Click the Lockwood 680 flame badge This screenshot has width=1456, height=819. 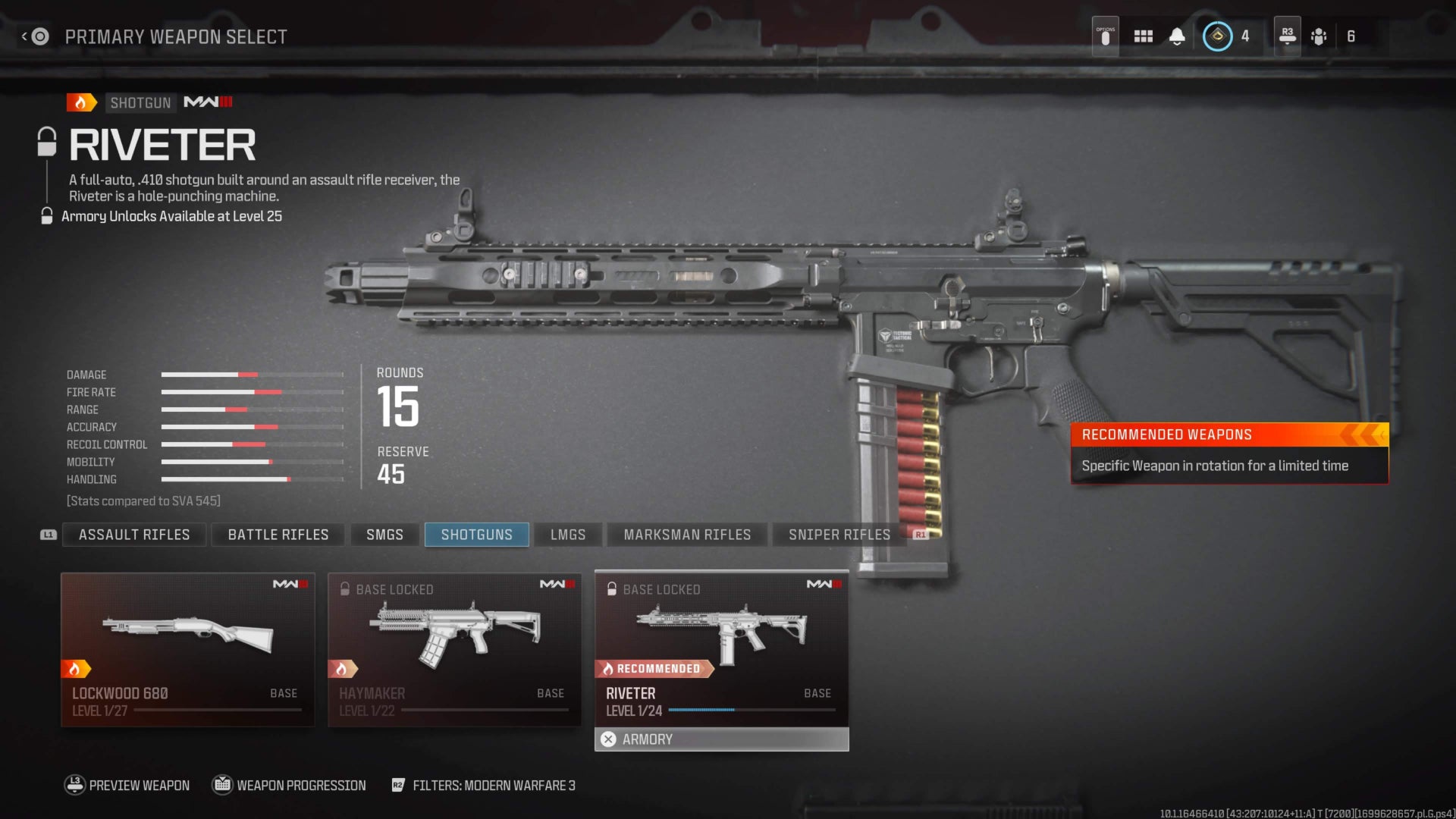pyautogui.click(x=76, y=668)
